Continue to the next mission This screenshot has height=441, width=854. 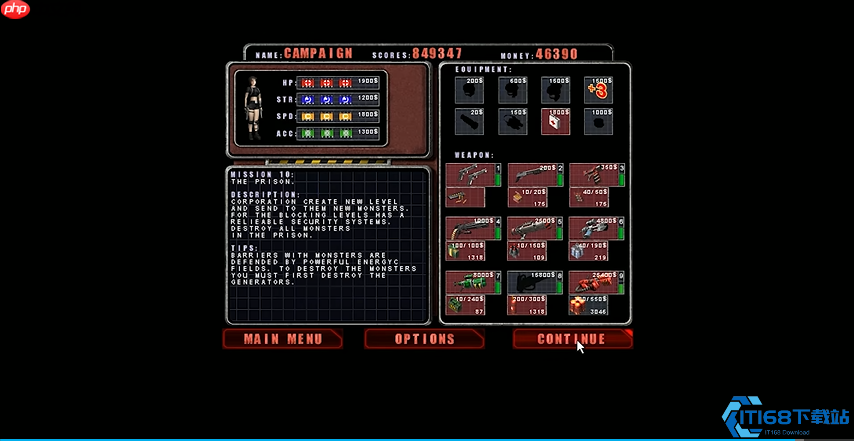point(572,339)
